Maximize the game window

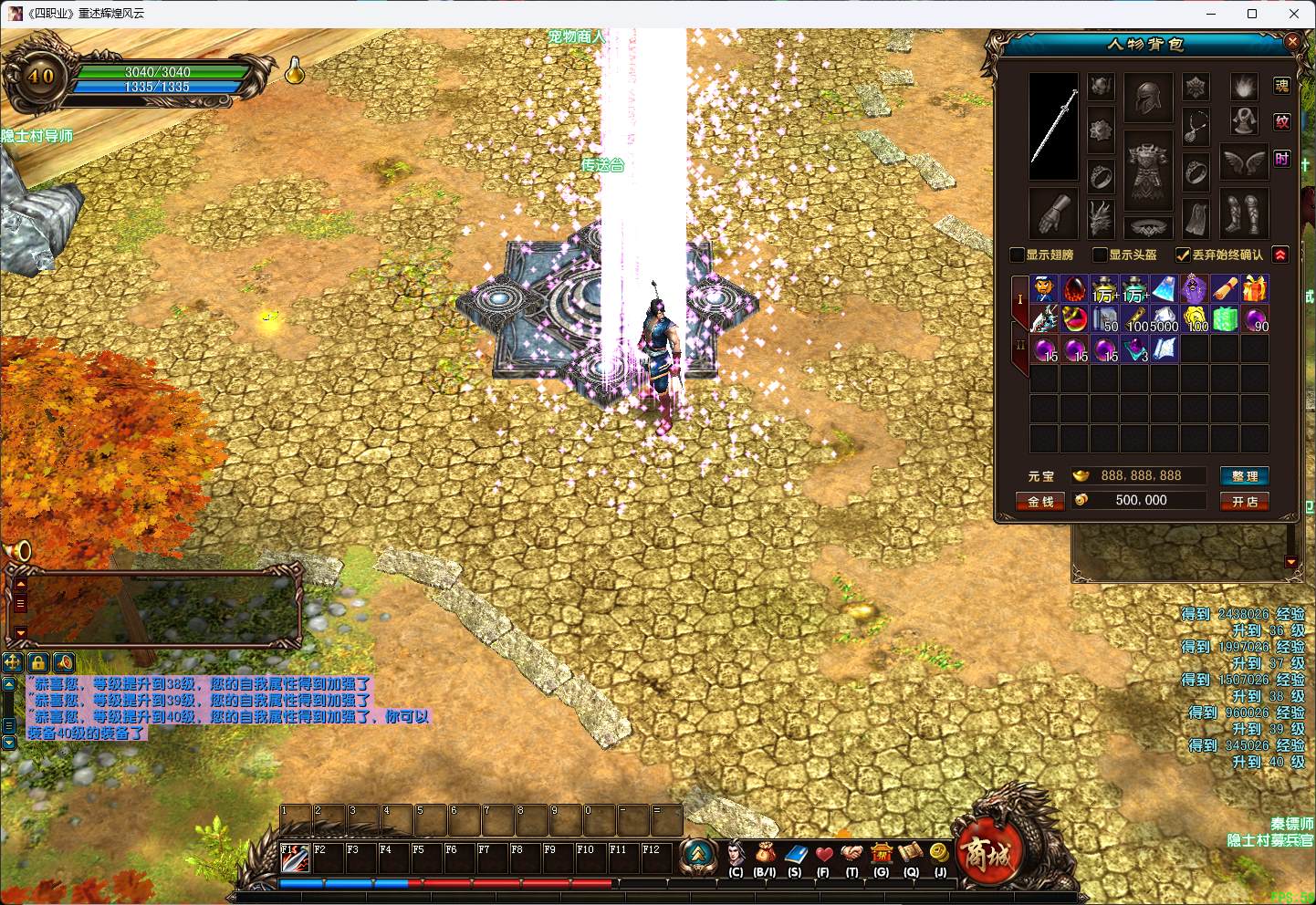pyautogui.click(x=1252, y=14)
